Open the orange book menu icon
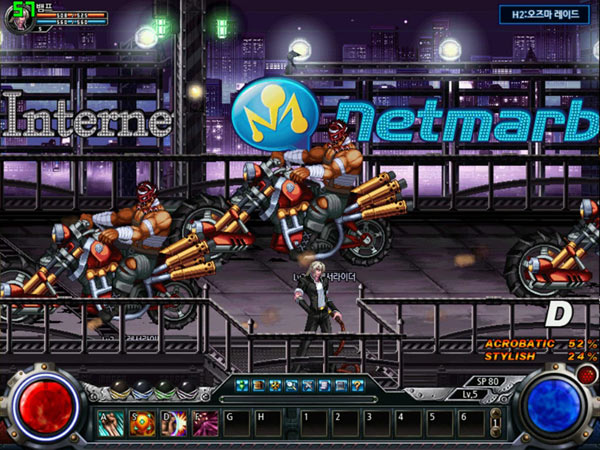This screenshot has height=450, width=600. click(258, 385)
